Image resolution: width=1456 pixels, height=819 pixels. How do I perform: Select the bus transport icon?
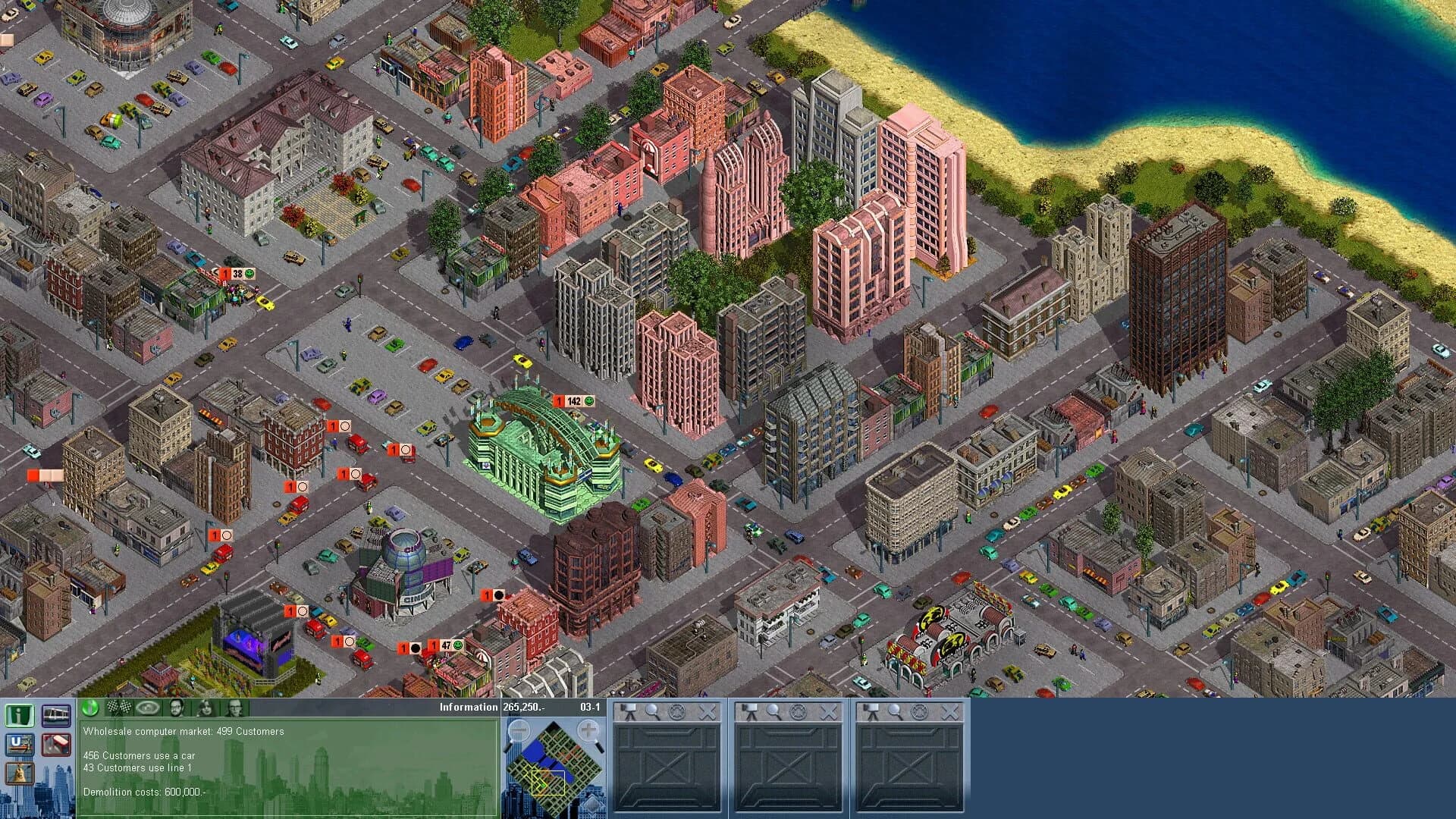click(56, 745)
